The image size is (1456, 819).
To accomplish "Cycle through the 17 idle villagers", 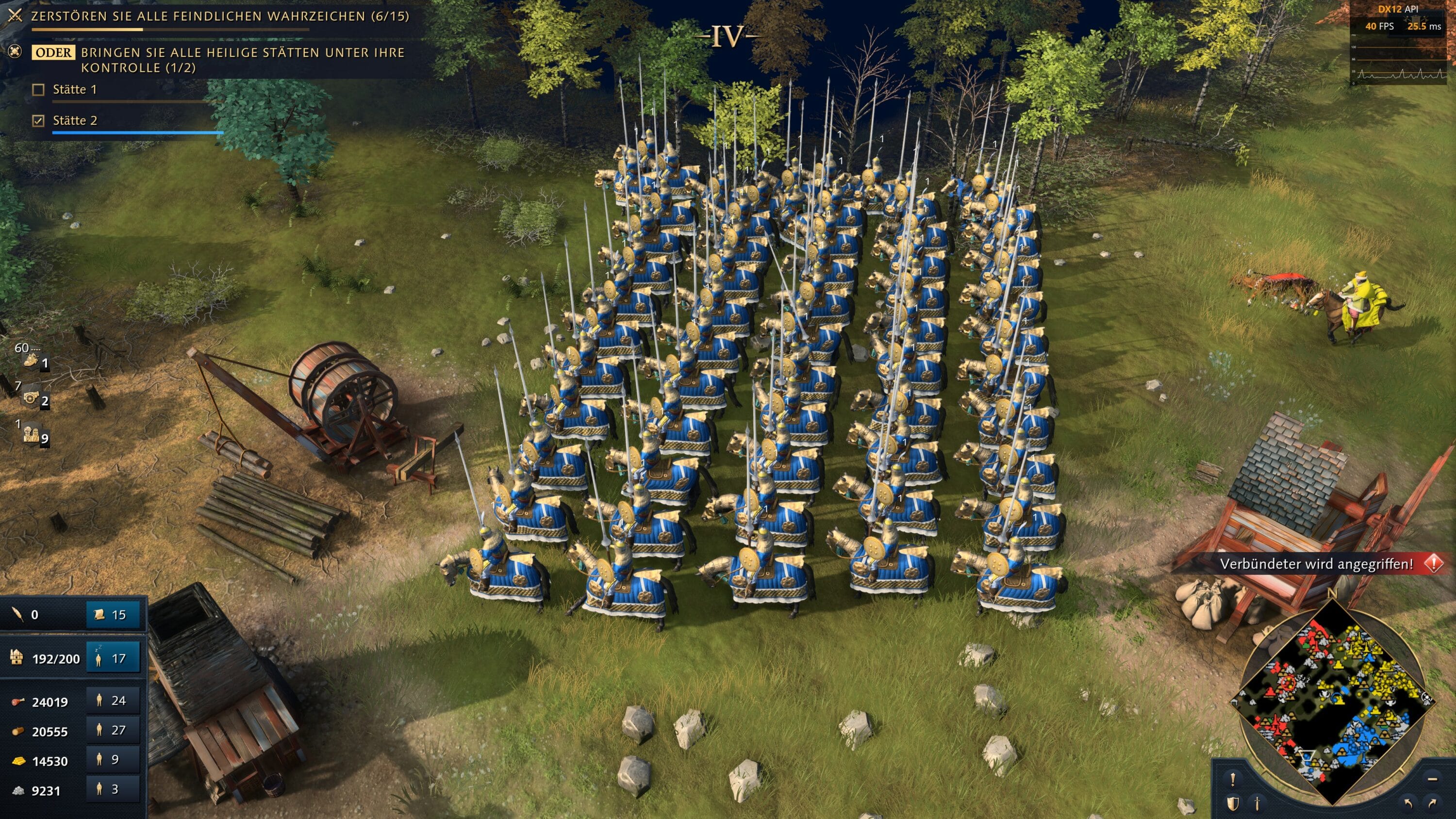I will tap(113, 658).
